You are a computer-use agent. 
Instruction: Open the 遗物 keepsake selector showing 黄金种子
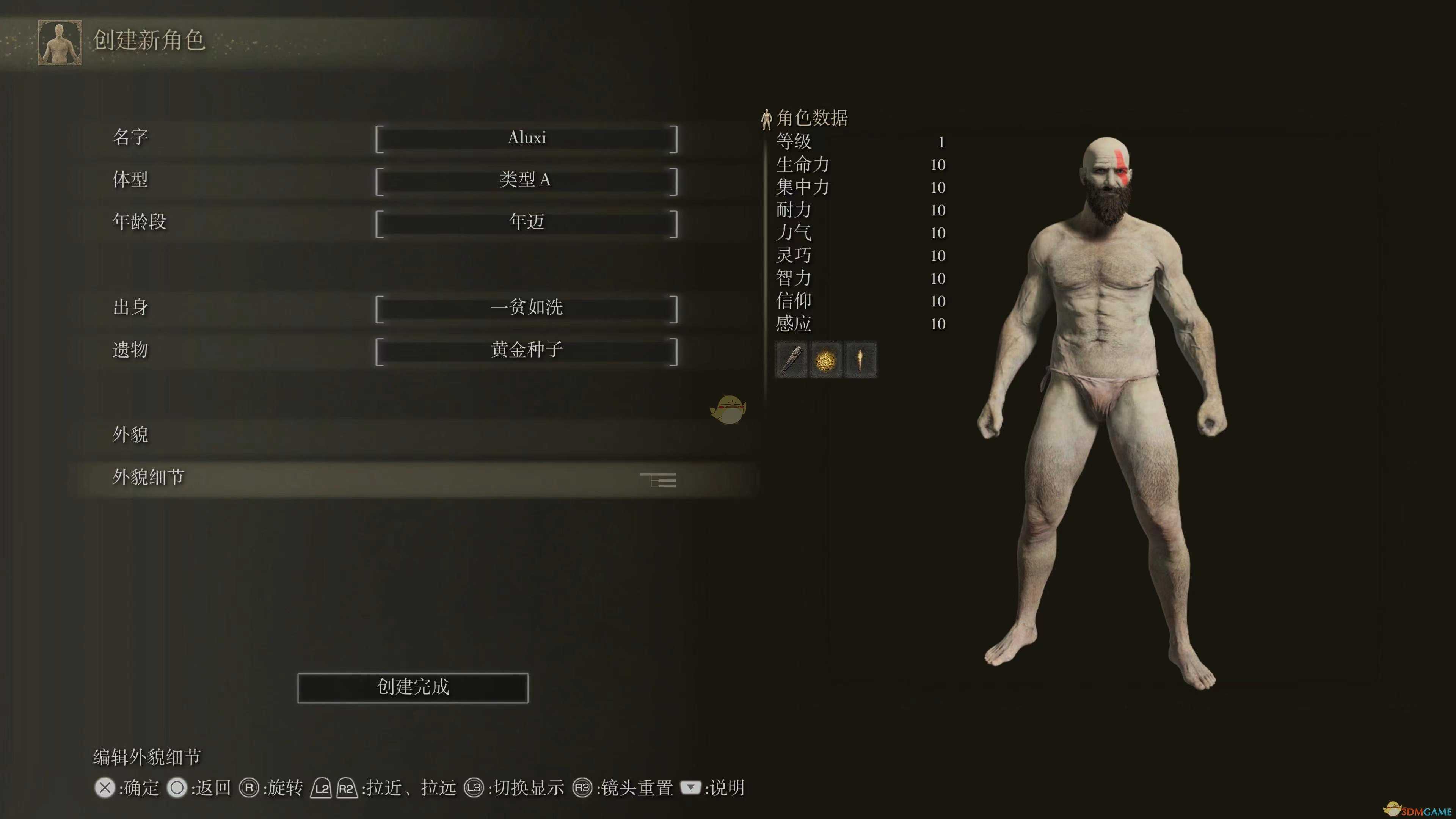coord(527,350)
